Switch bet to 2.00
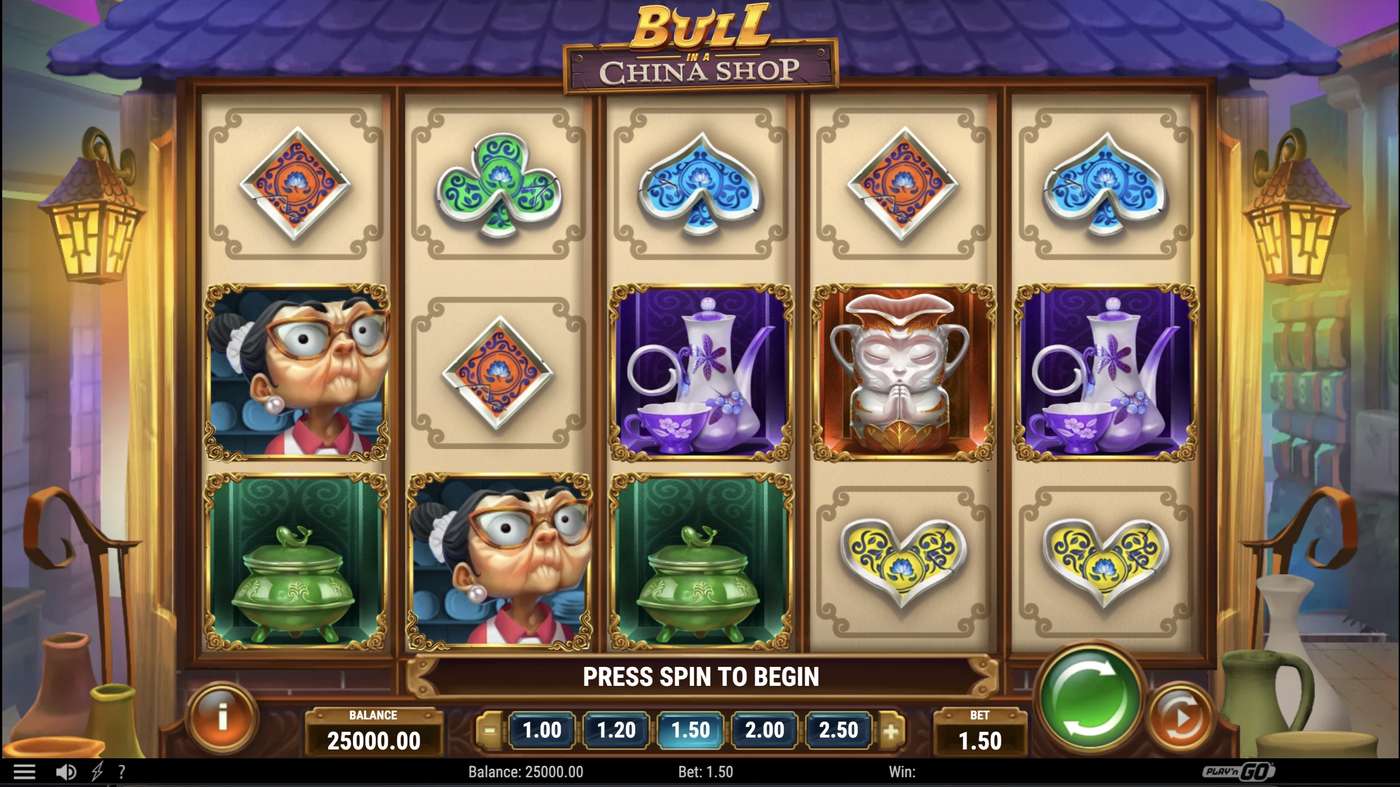1400x787 pixels. (x=764, y=730)
